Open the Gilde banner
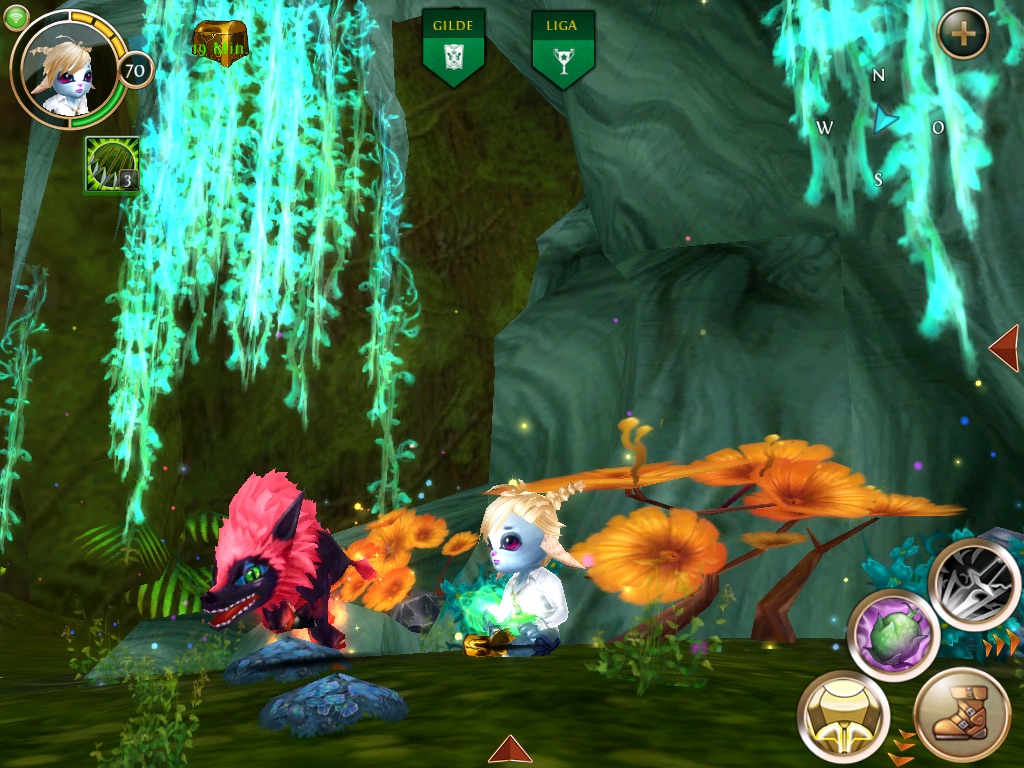Image resolution: width=1024 pixels, height=768 pixels. 453,47
